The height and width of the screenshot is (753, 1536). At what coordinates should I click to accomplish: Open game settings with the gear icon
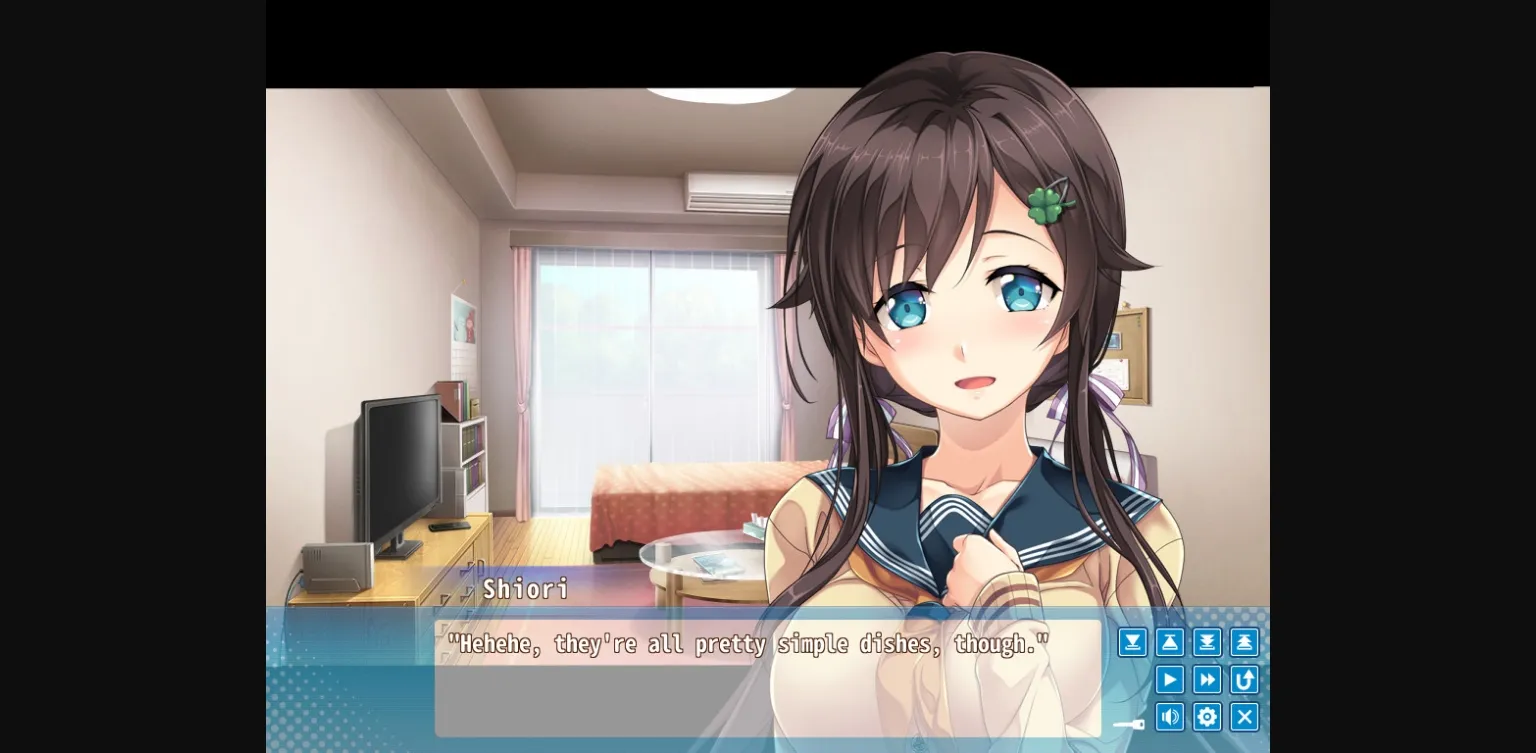tap(1207, 716)
